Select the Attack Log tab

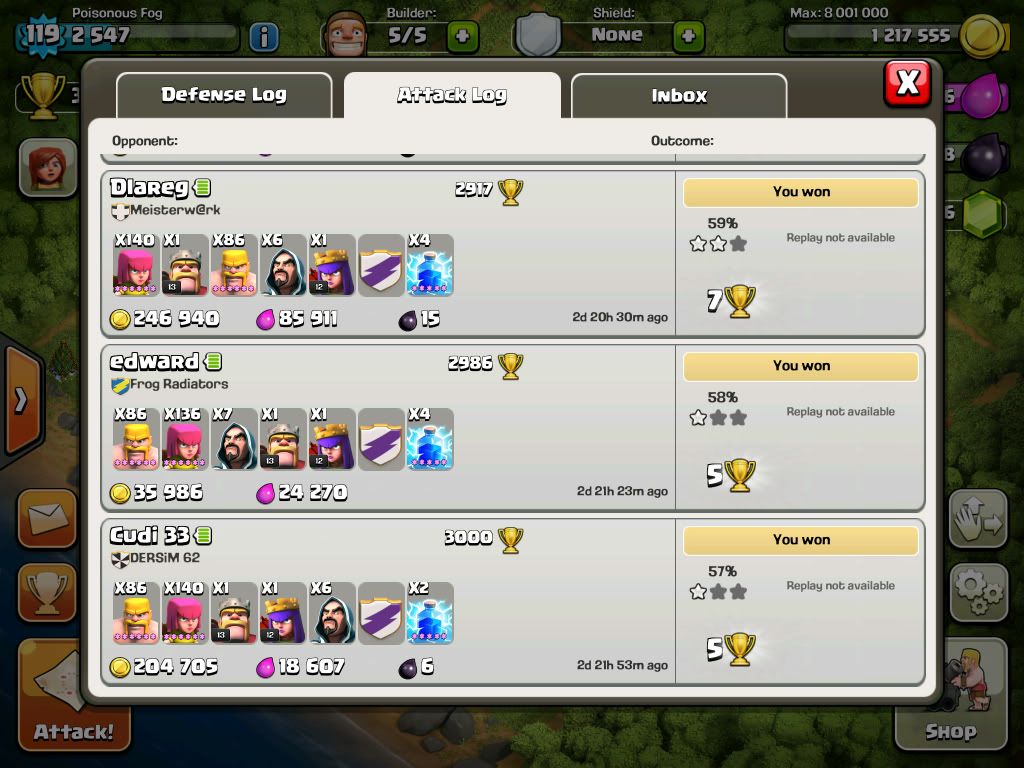point(452,96)
